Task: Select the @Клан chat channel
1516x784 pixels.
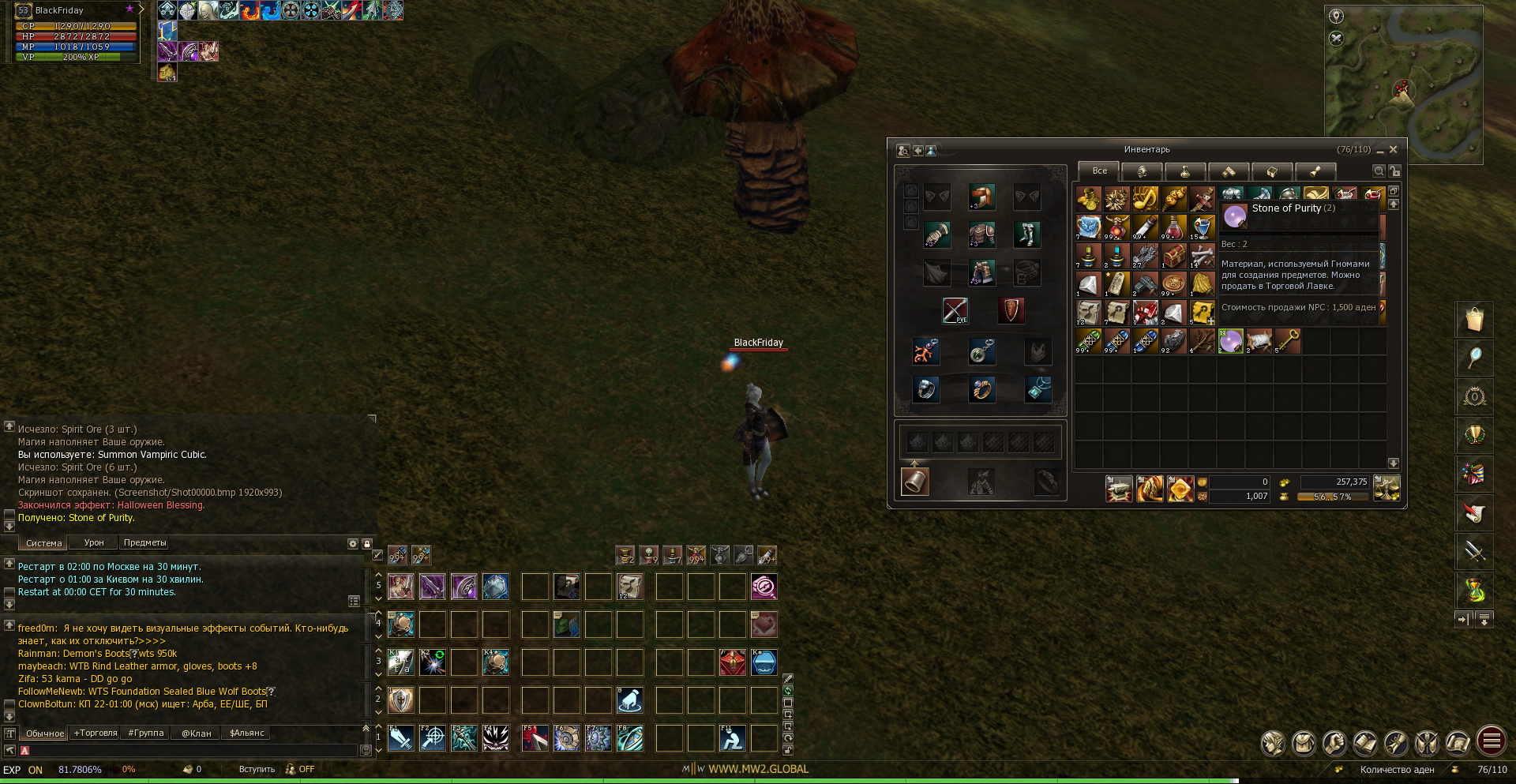Action: pos(197,733)
